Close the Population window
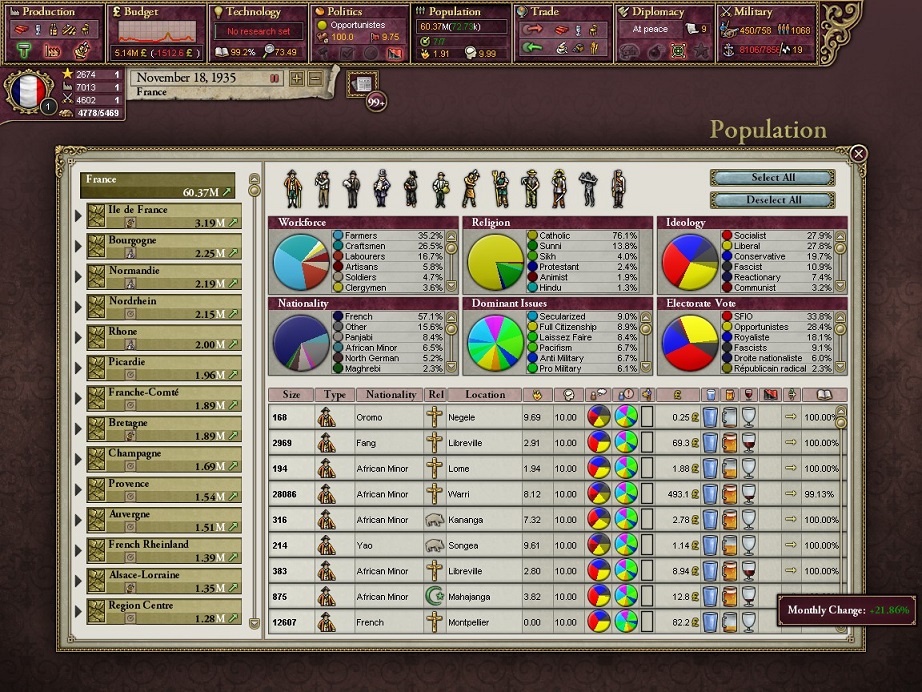 [858, 154]
